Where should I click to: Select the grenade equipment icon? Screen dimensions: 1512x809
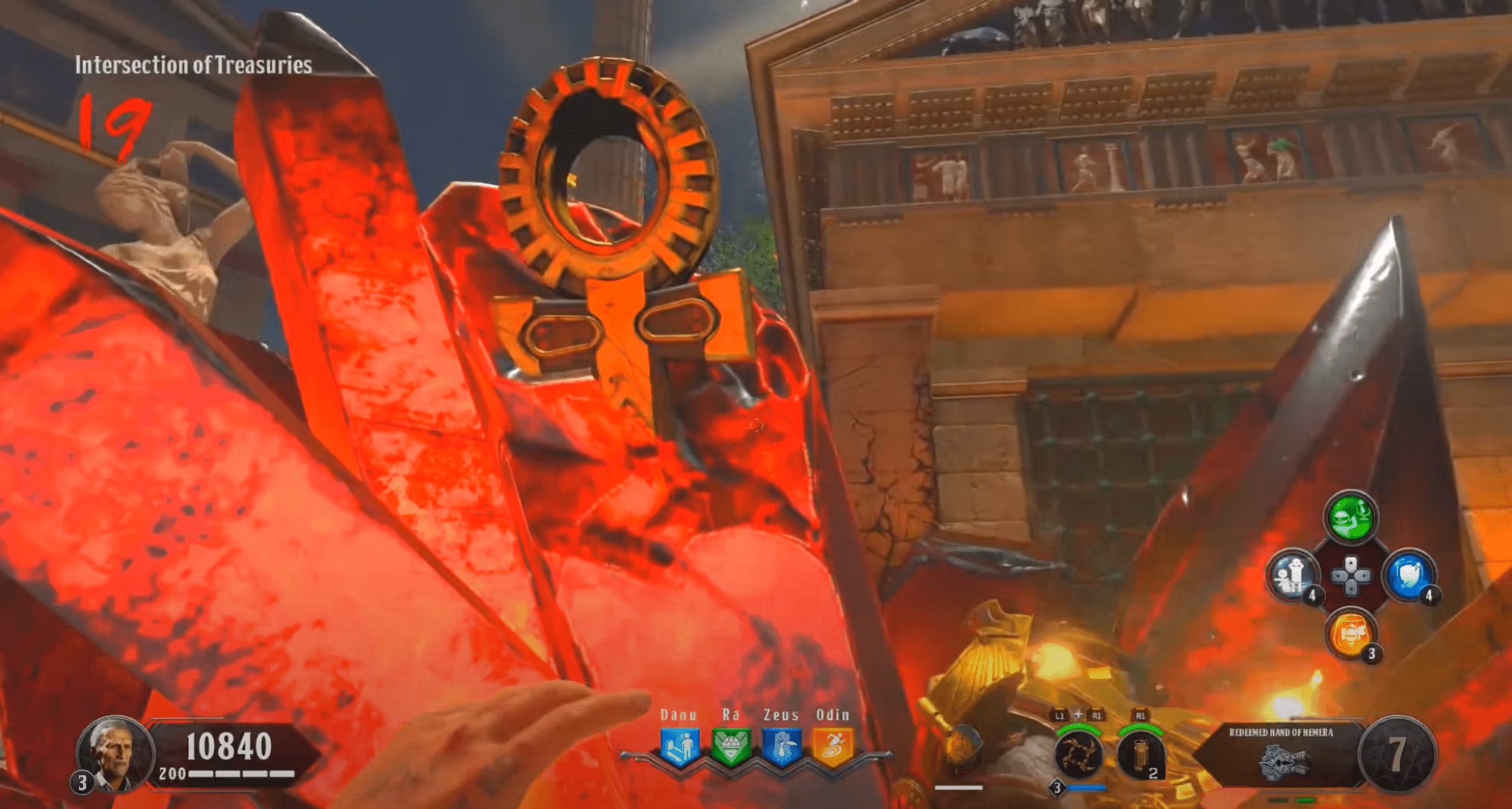1139,755
